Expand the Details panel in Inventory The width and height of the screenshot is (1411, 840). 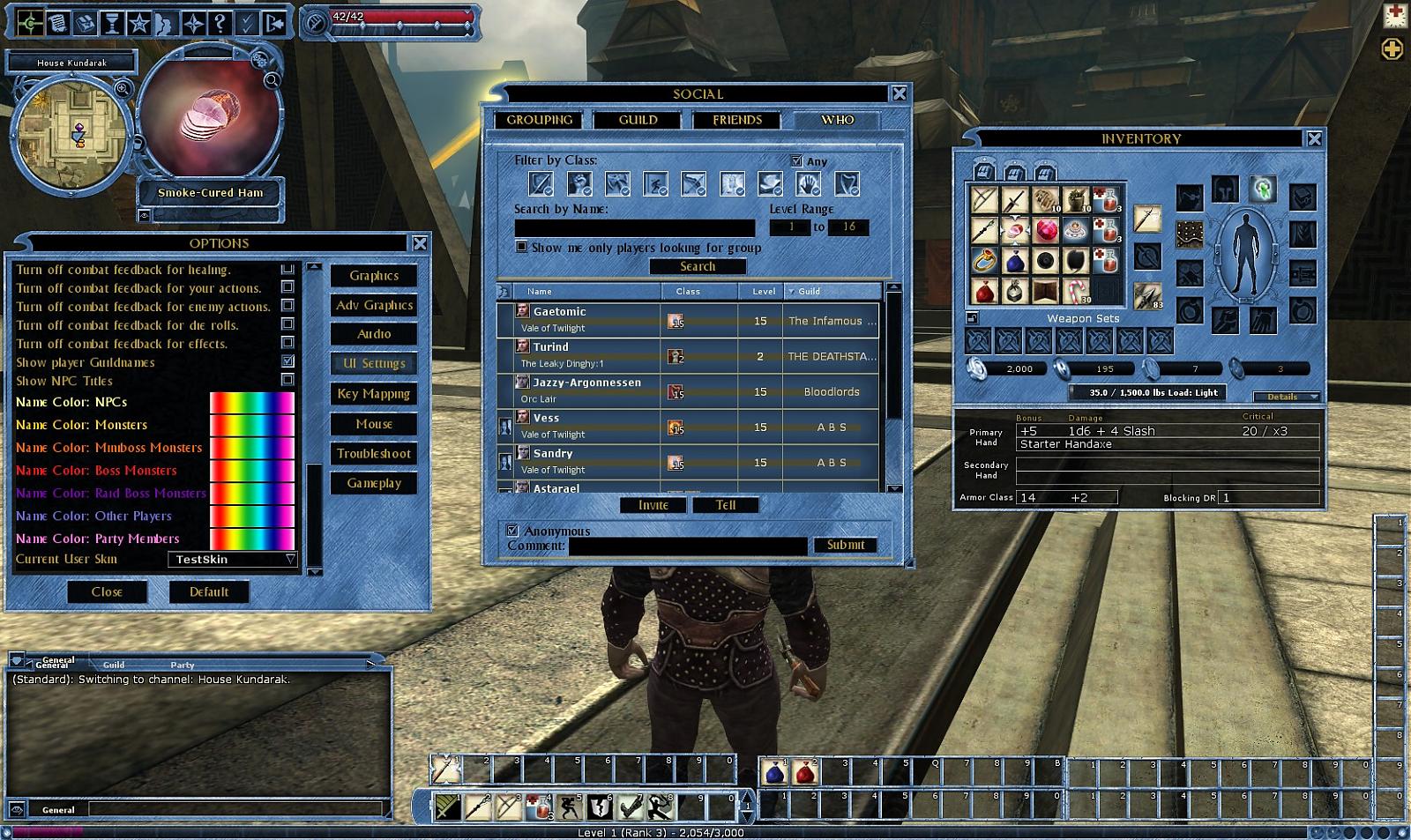click(x=1288, y=397)
